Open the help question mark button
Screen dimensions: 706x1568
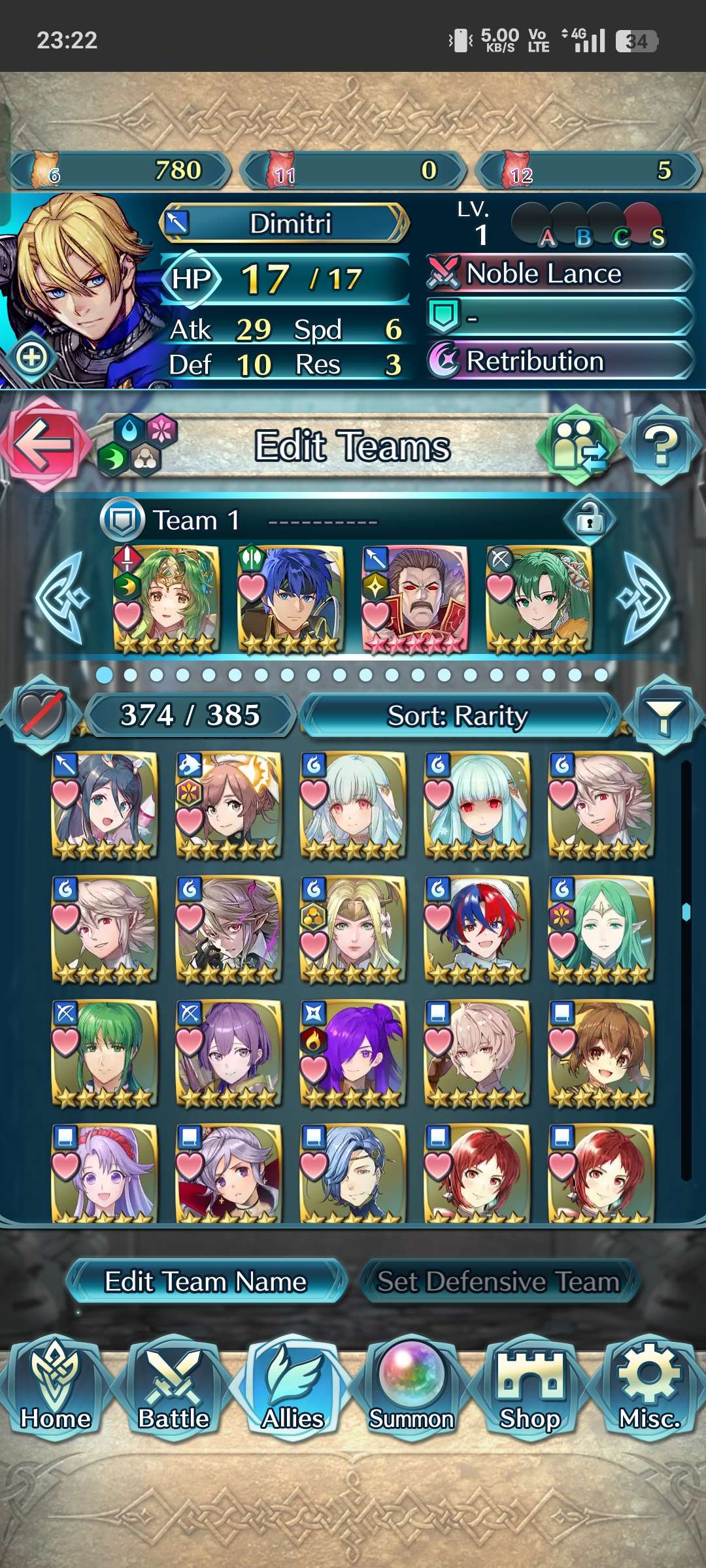click(x=662, y=446)
